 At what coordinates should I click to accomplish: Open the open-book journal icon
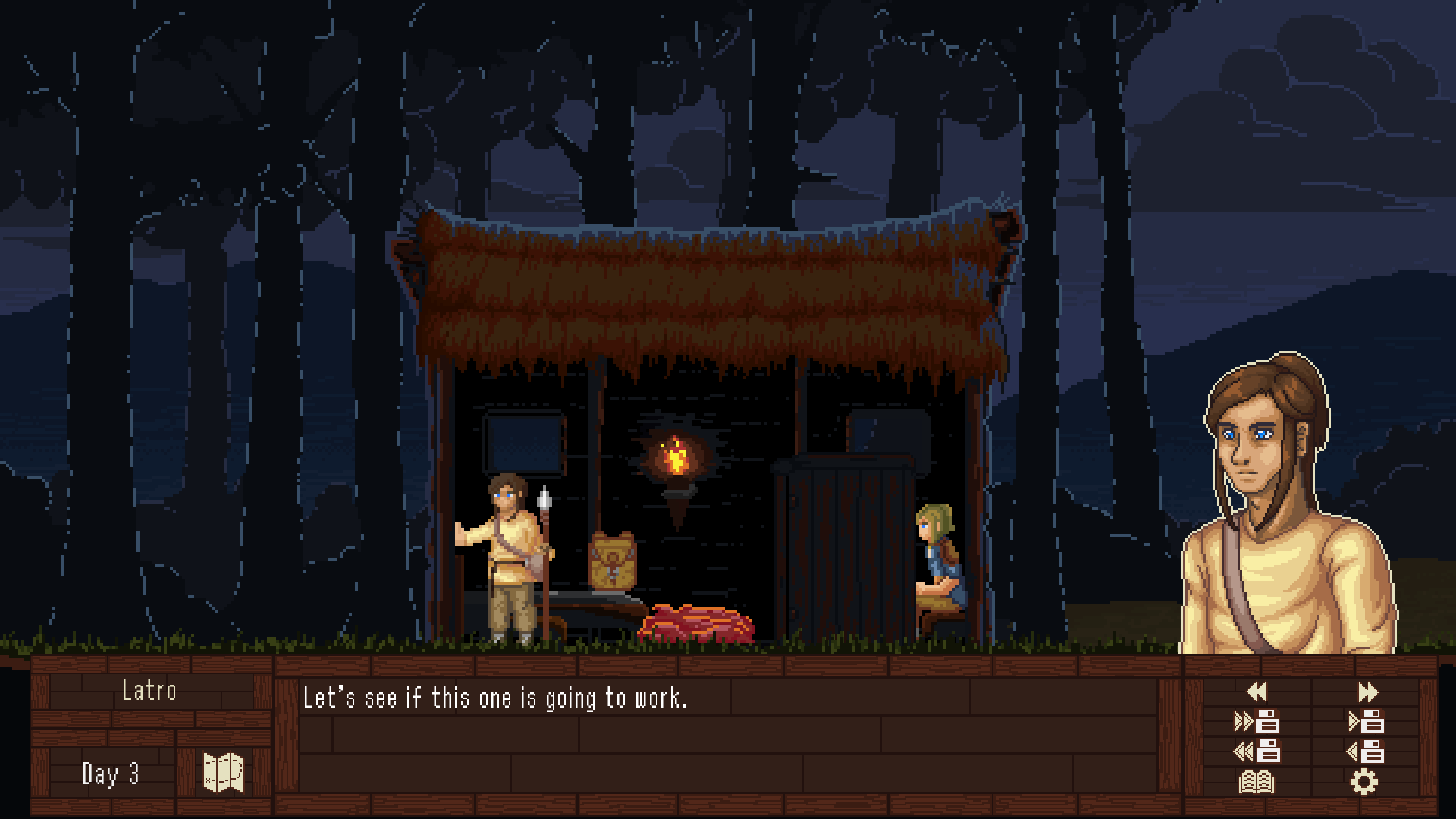(1257, 782)
